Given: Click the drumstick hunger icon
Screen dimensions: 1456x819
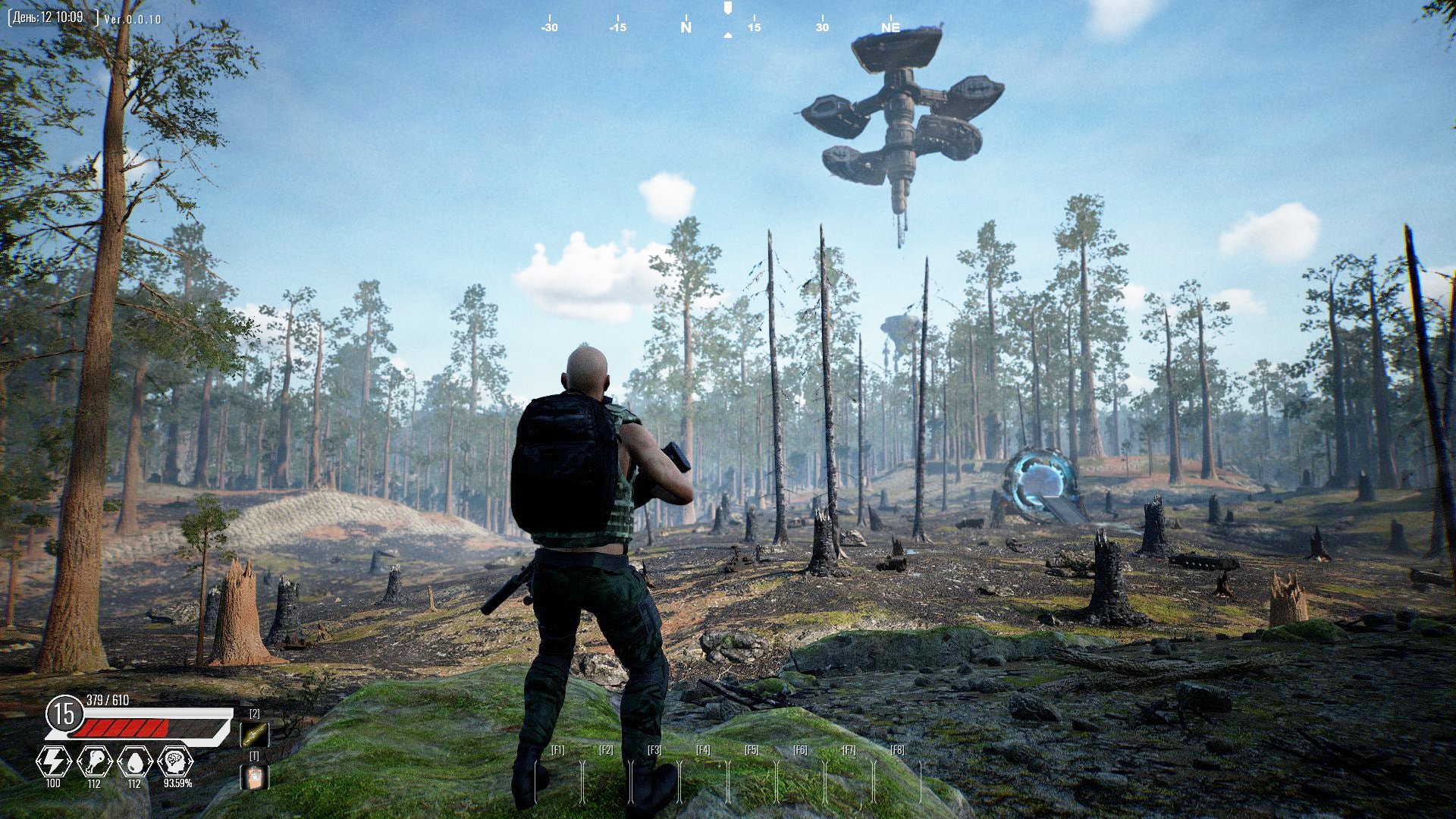Looking at the screenshot, I should tap(94, 761).
